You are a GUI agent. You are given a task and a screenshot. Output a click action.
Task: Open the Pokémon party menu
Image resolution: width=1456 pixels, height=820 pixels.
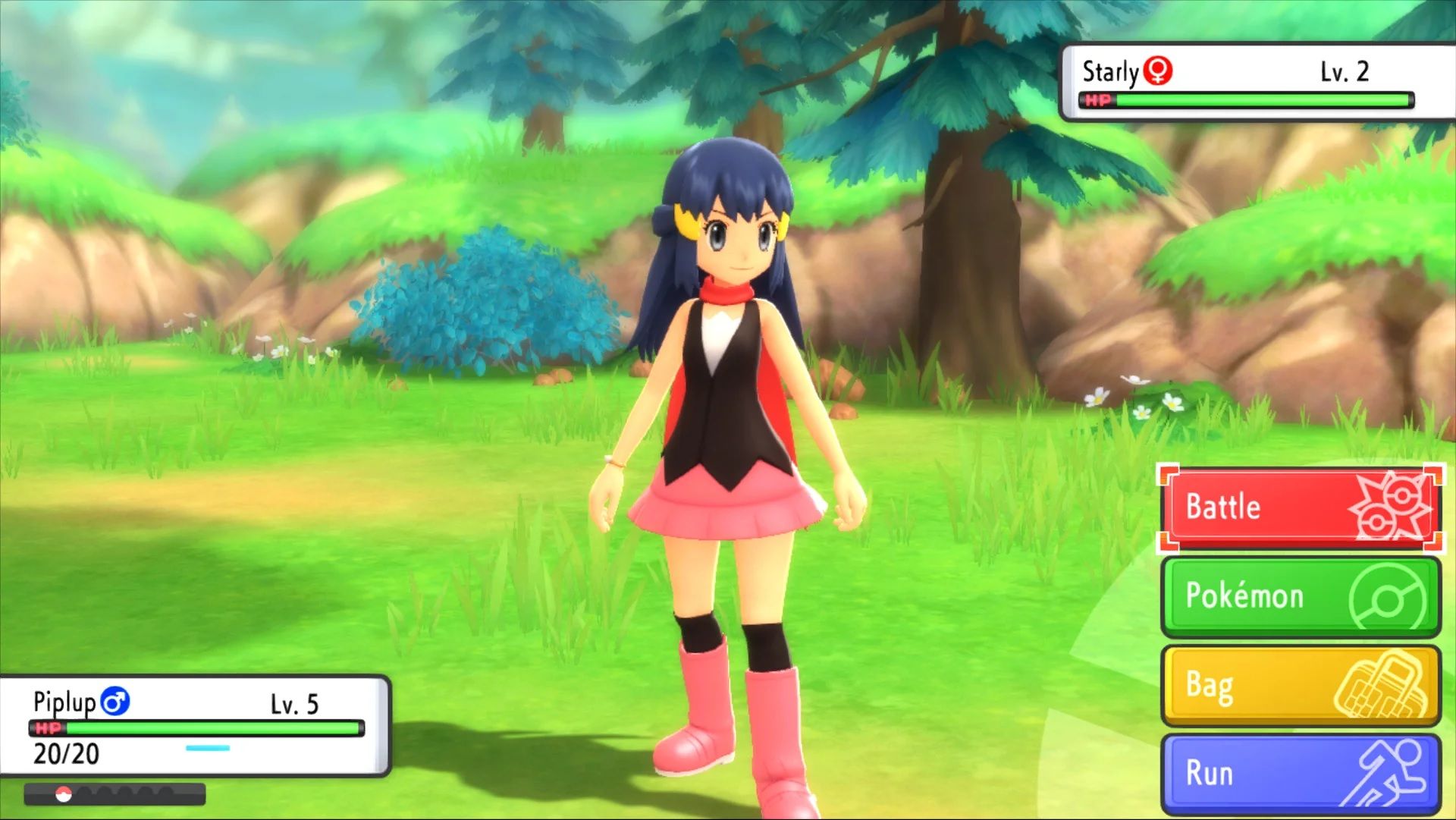(1300, 596)
